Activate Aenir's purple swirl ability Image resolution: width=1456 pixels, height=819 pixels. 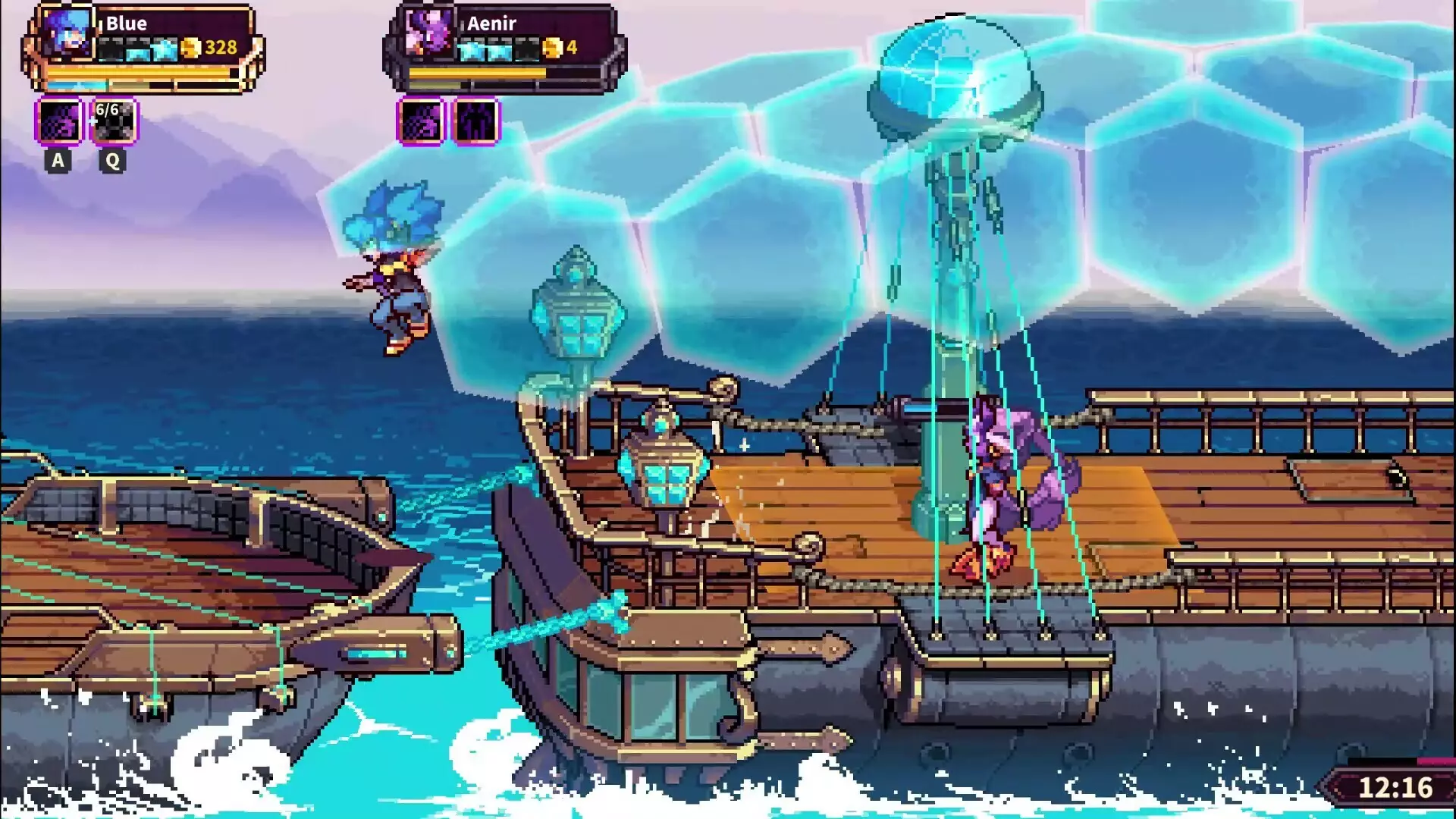(x=421, y=121)
